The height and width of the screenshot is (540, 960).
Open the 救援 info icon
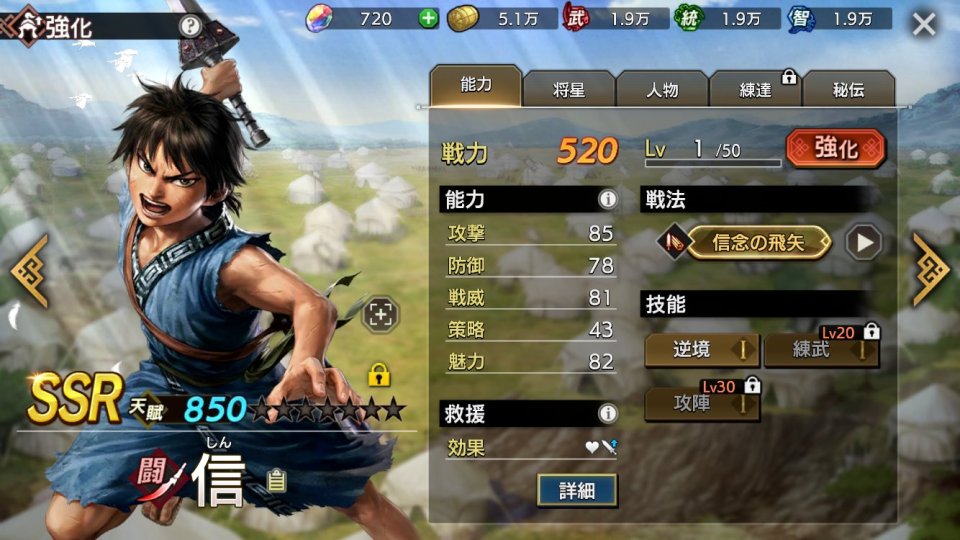607,412
